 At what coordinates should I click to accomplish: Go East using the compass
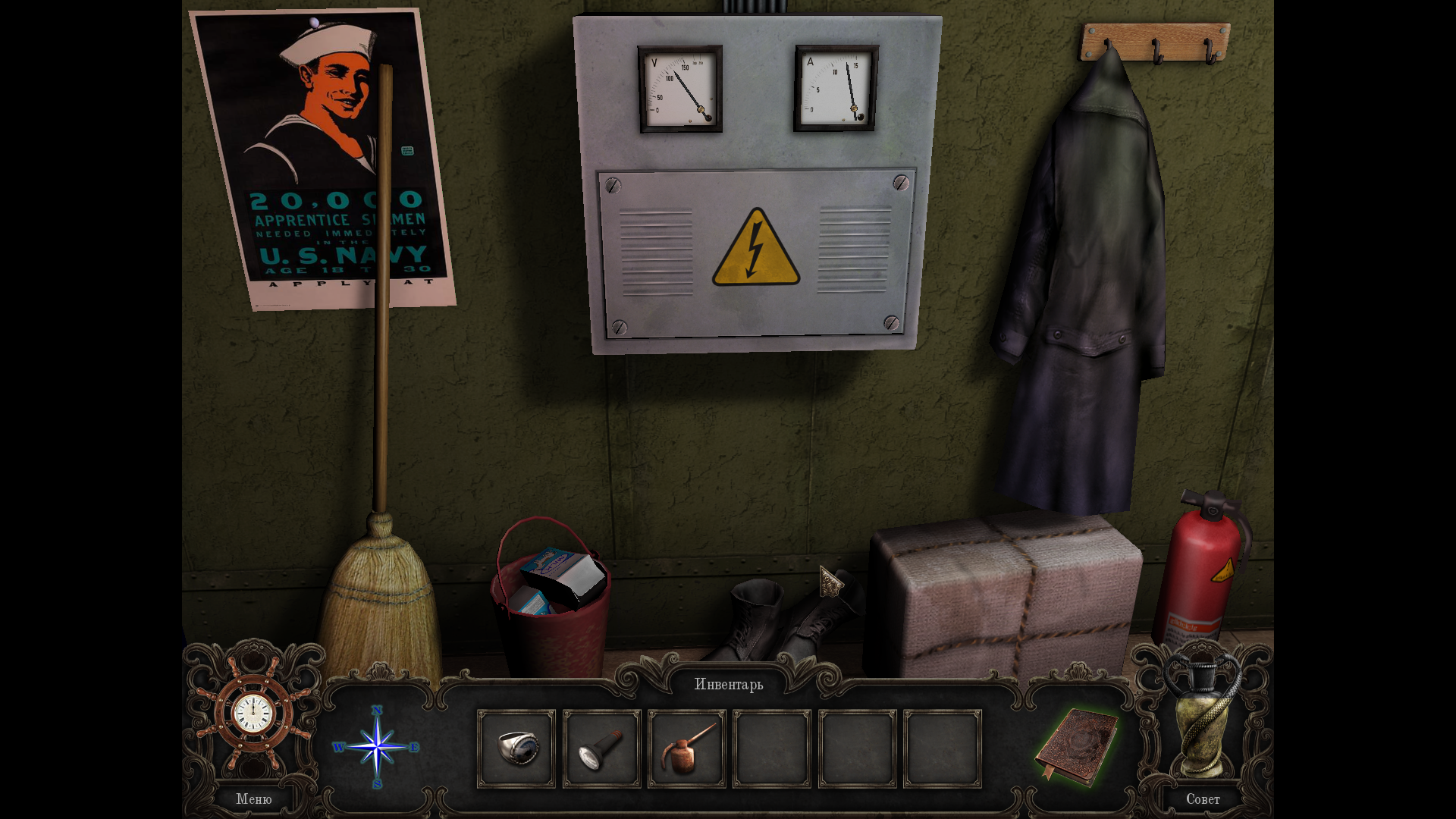pyautogui.click(x=415, y=747)
